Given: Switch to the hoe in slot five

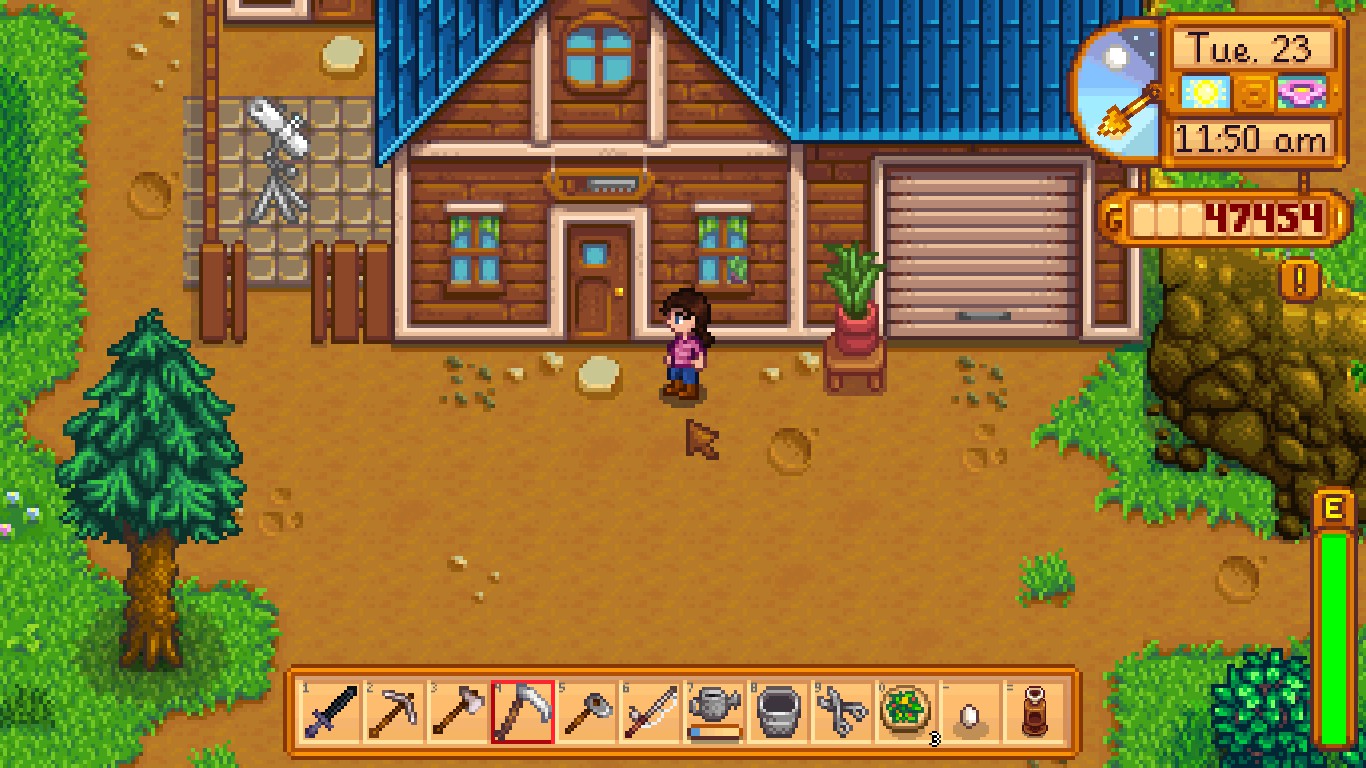Looking at the screenshot, I should (x=586, y=712).
